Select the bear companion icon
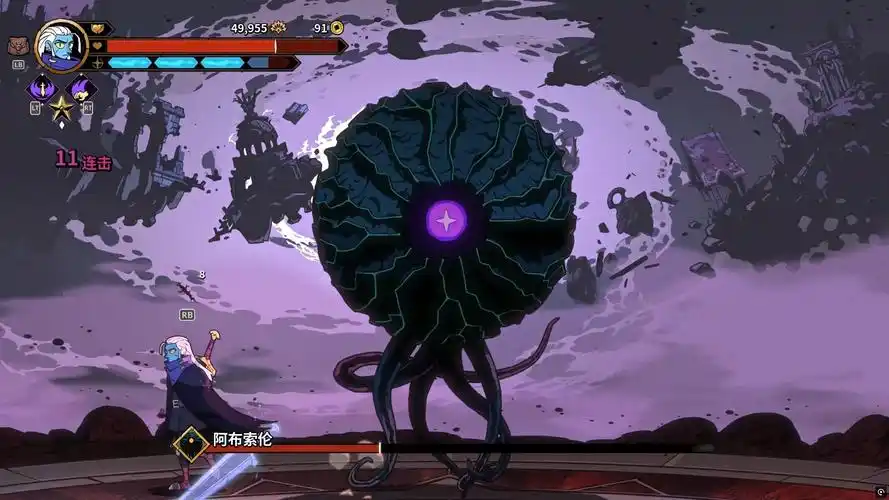 point(17,46)
